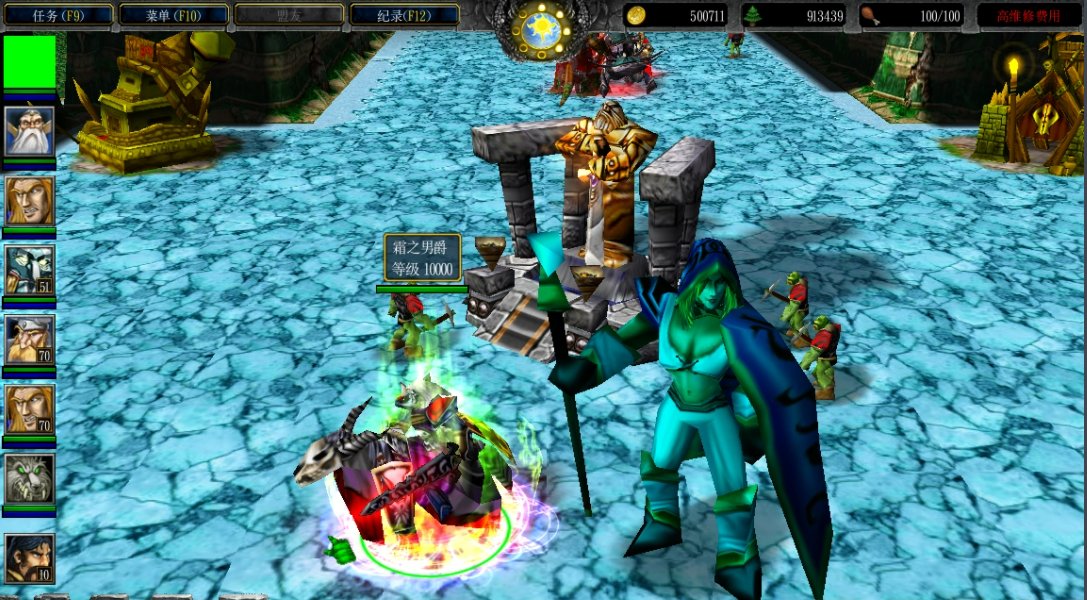Select the white-bearded Archmage hero portrait
1087x600 pixels.
[29, 130]
